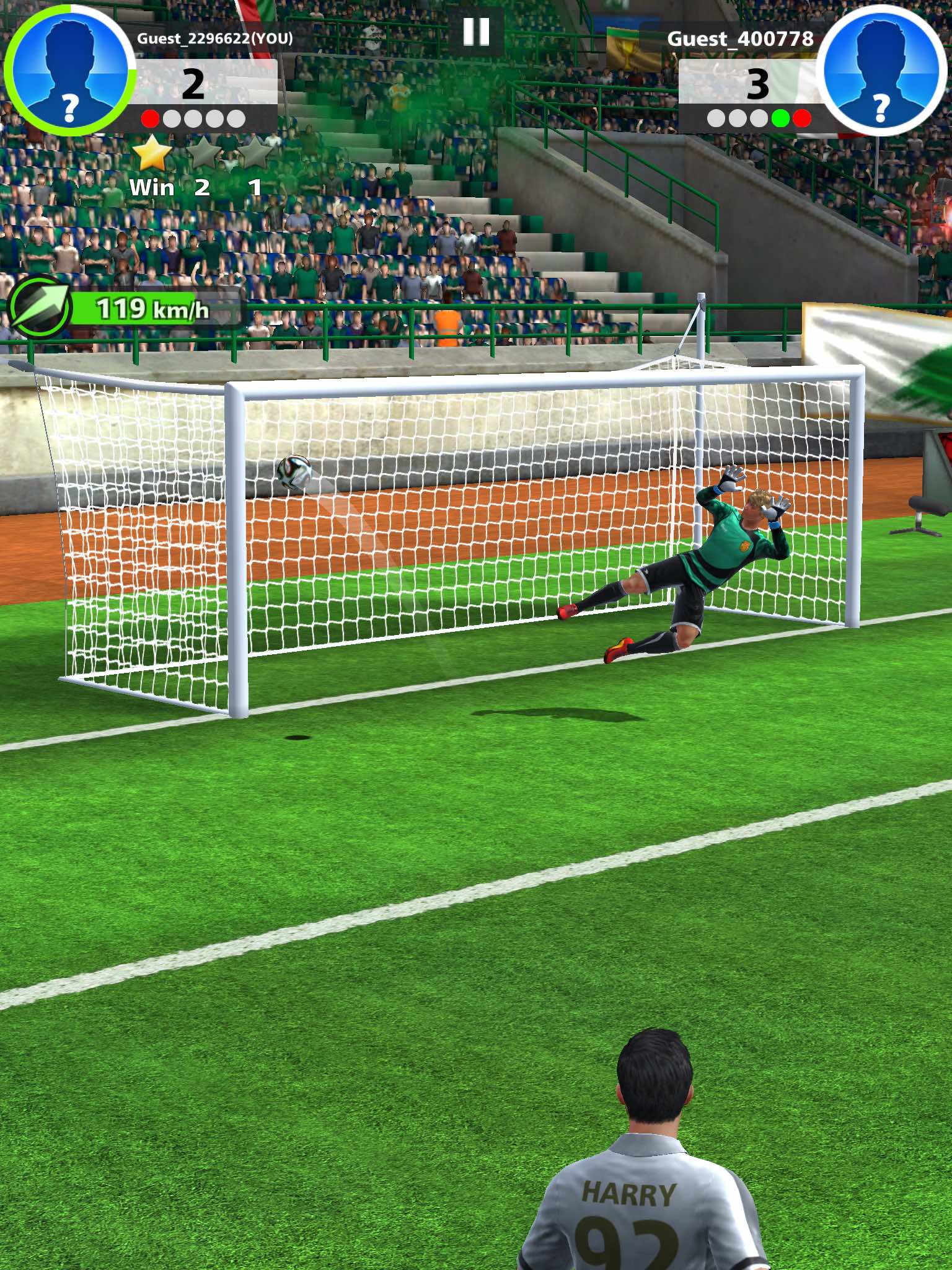
Task: Click the gold Win star
Action: (x=151, y=154)
